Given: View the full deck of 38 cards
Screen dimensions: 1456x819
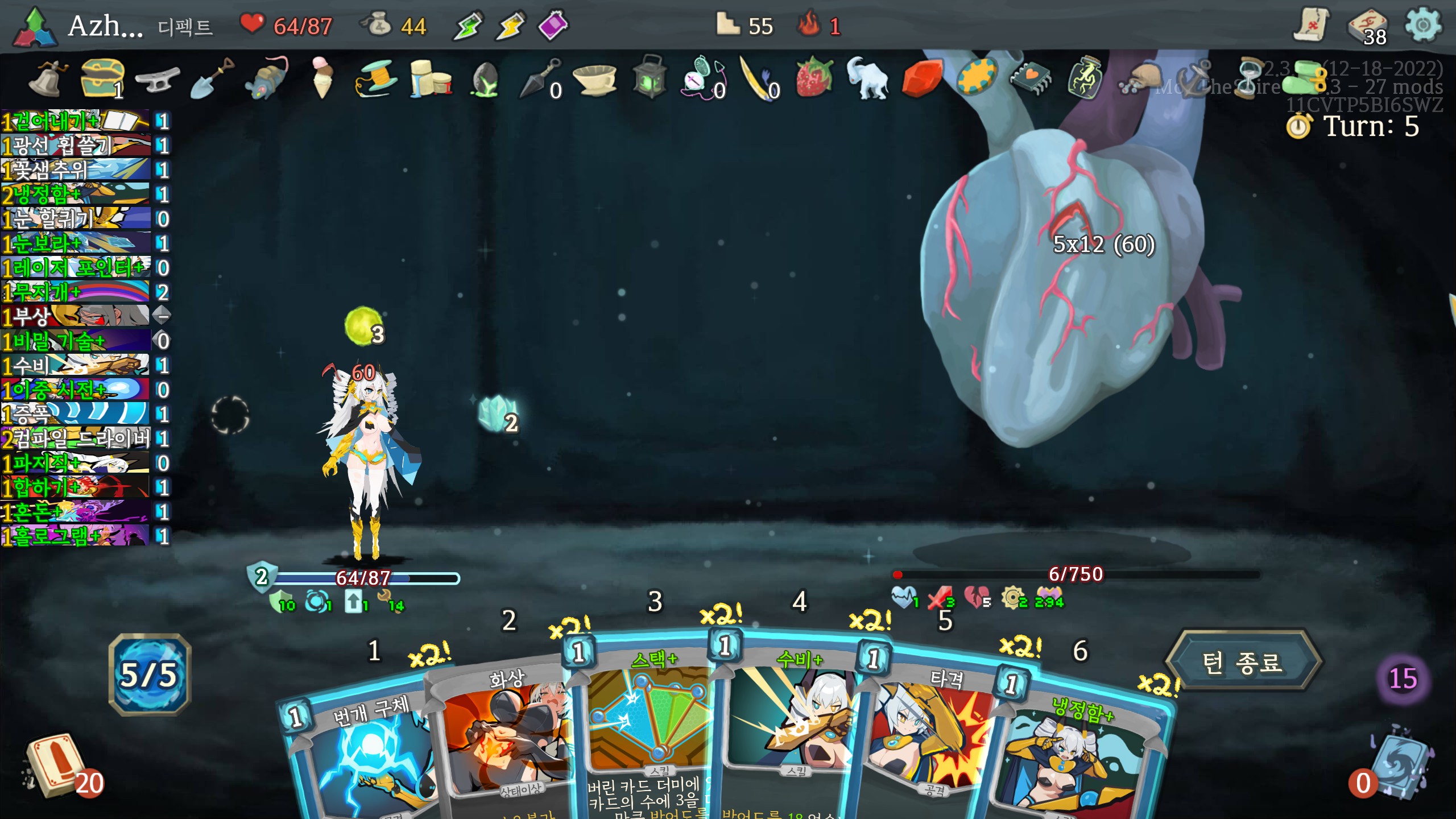Looking at the screenshot, I should (x=1368, y=27).
